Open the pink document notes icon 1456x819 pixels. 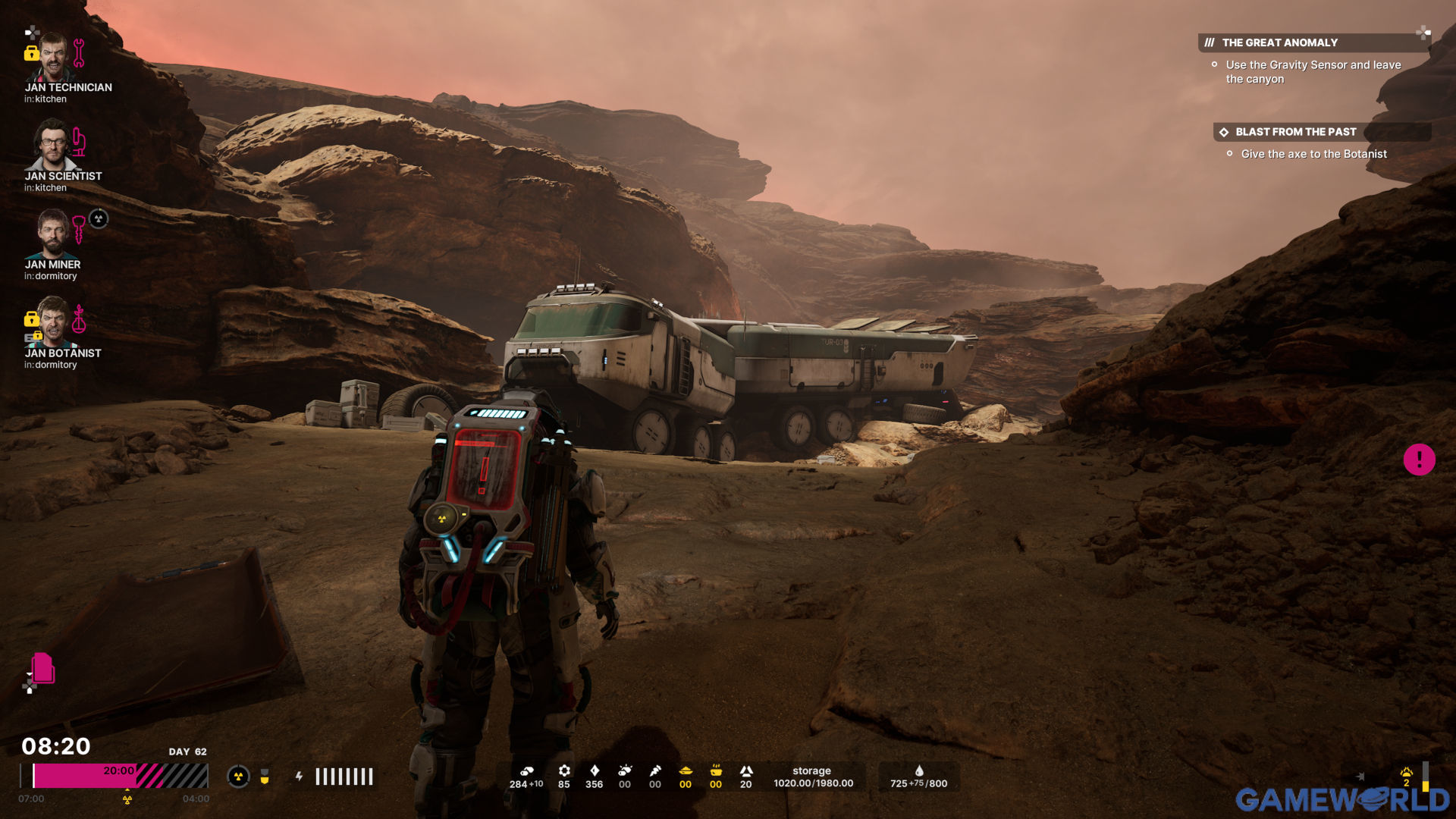pyautogui.click(x=42, y=669)
